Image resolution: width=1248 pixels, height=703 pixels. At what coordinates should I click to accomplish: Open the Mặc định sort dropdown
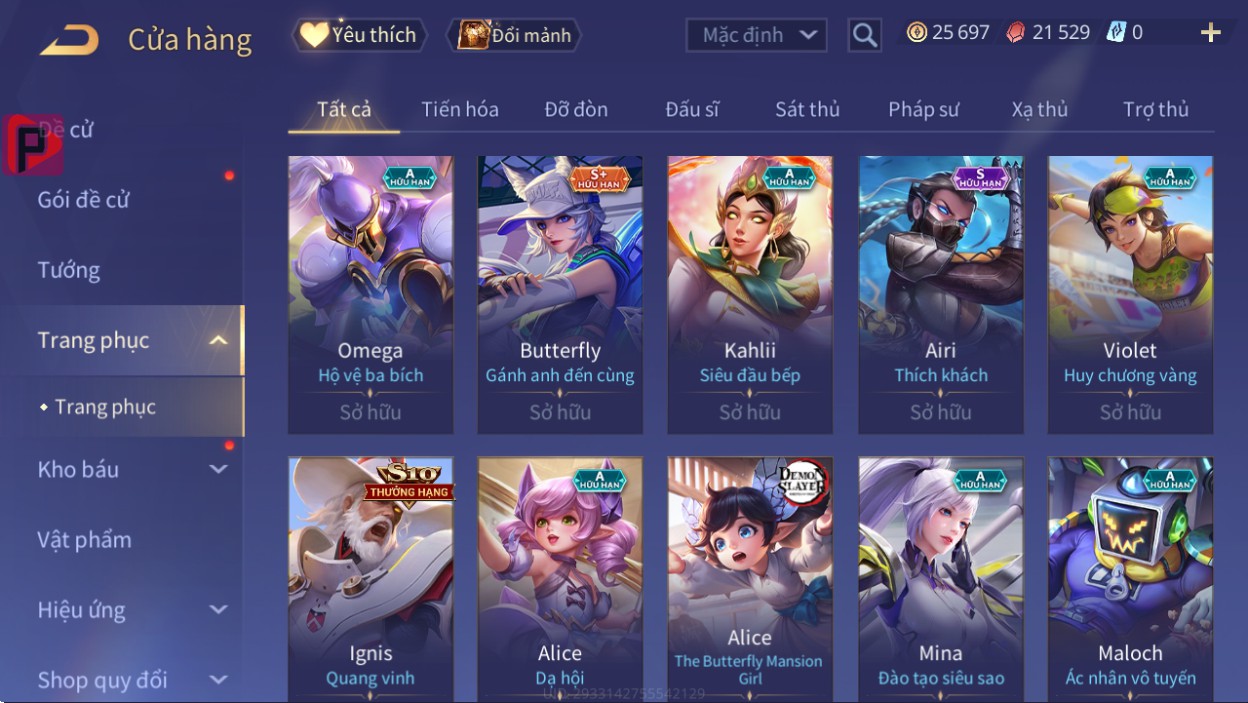click(x=756, y=35)
